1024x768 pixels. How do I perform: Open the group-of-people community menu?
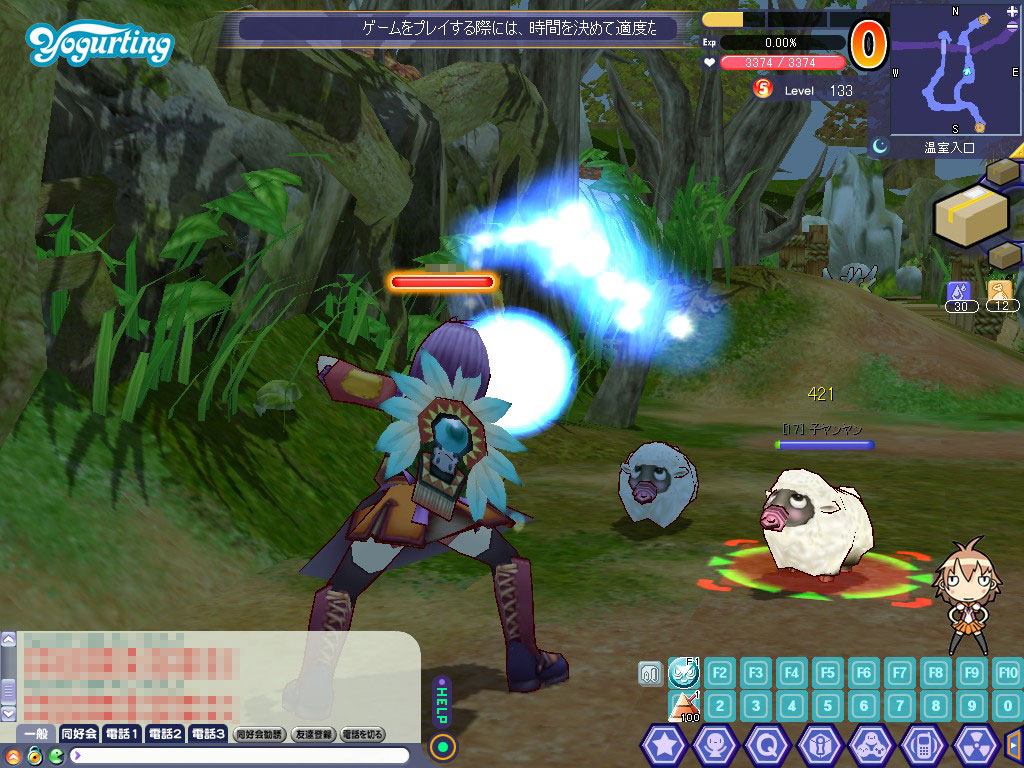coord(871,745)
